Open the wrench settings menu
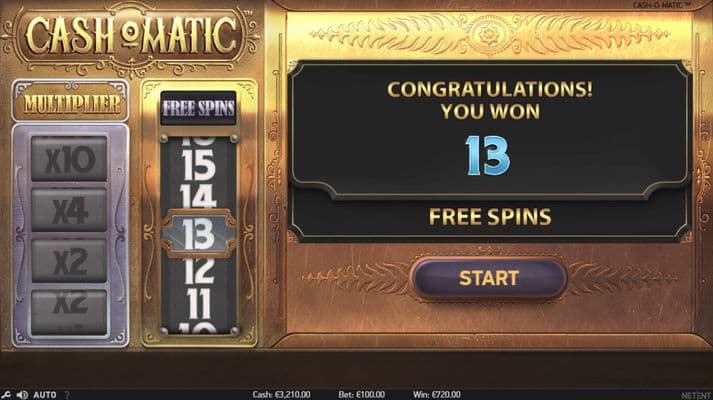The height and width of the screenshot is (400, 713). tap(6, 394)
